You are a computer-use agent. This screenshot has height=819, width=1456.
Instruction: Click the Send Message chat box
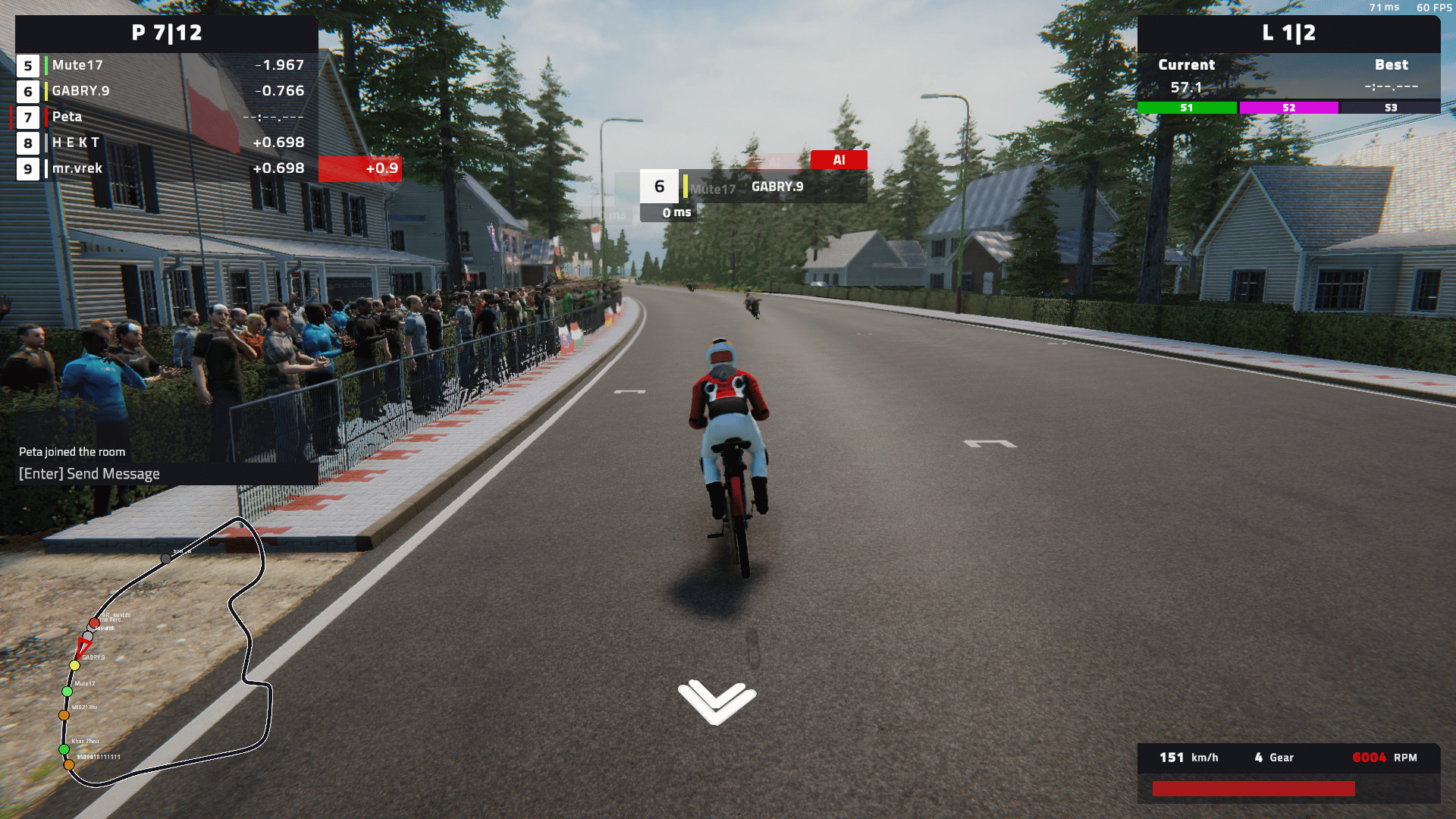pyautogui.click(x=165, y=474)
